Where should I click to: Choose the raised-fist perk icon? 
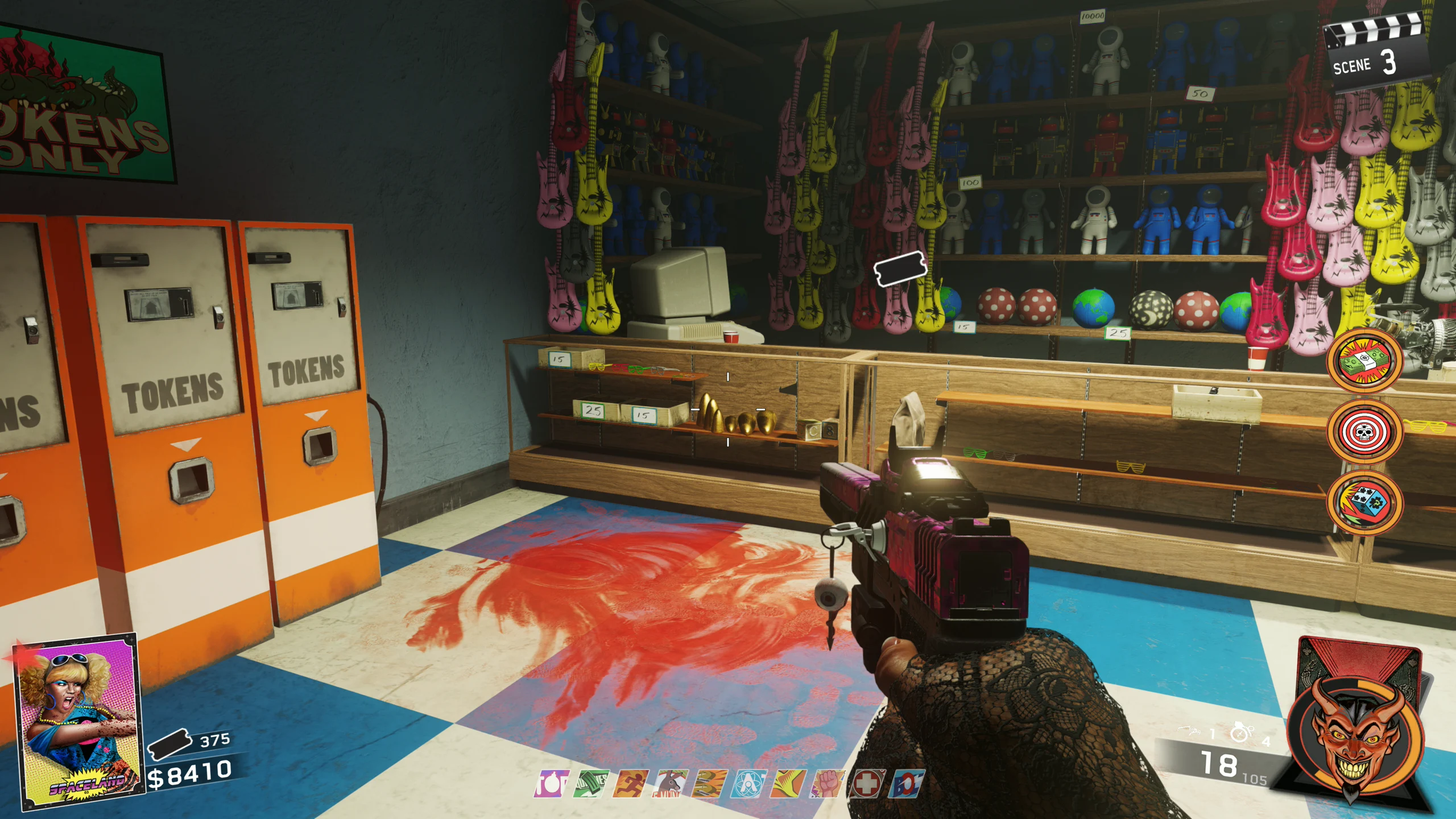coord(828,784)
